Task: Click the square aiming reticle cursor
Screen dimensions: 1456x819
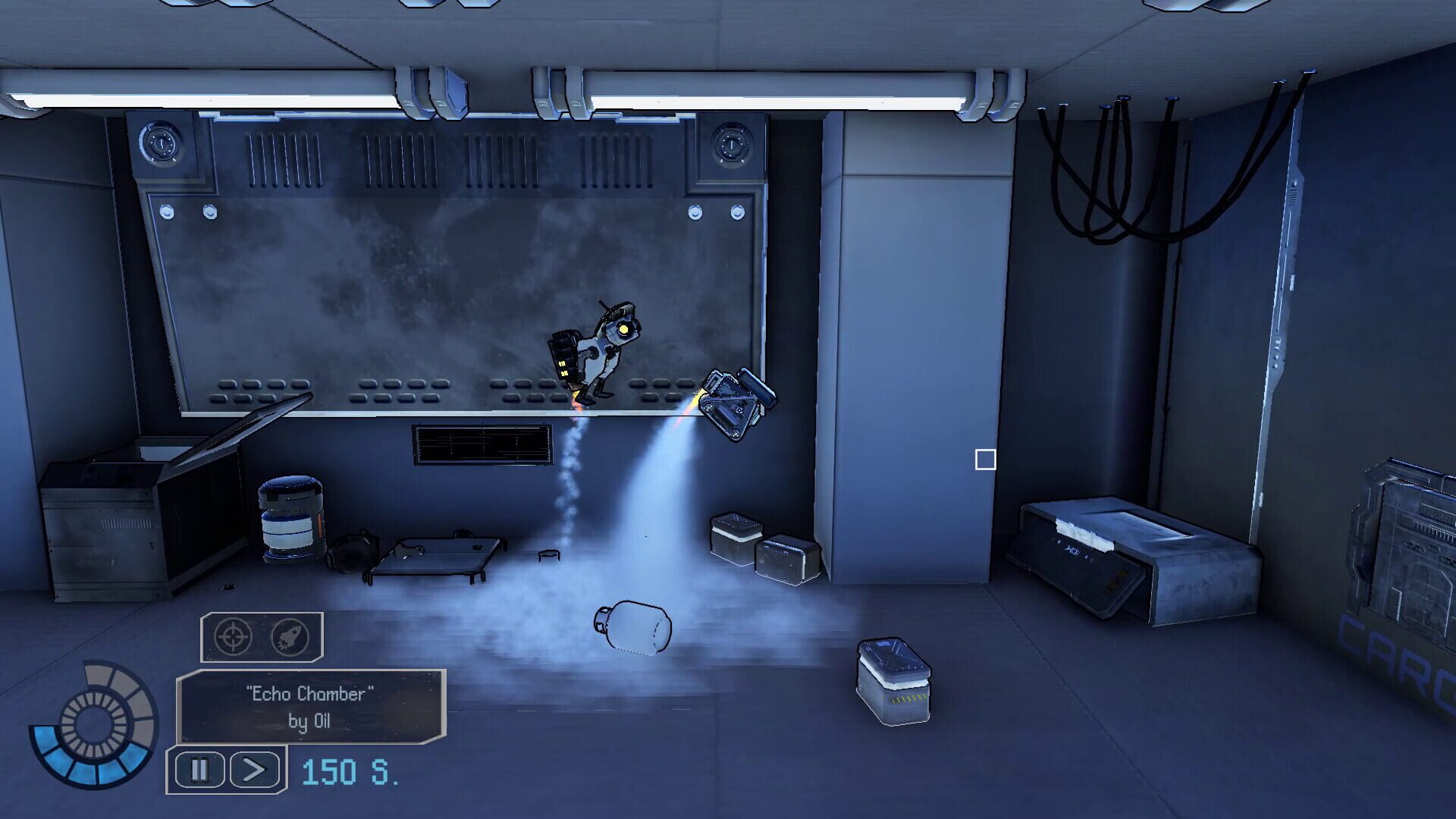Action: point(984,458)
